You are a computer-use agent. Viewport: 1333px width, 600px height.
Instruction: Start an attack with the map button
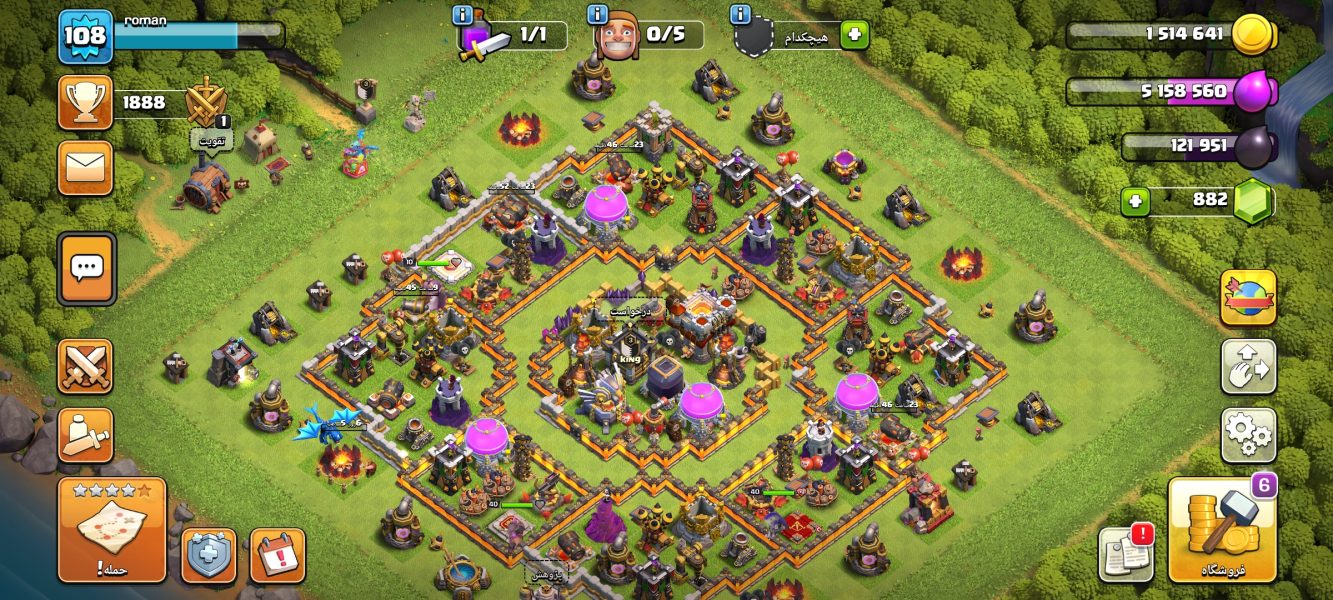pyautogui.click(x=111, y=529)
